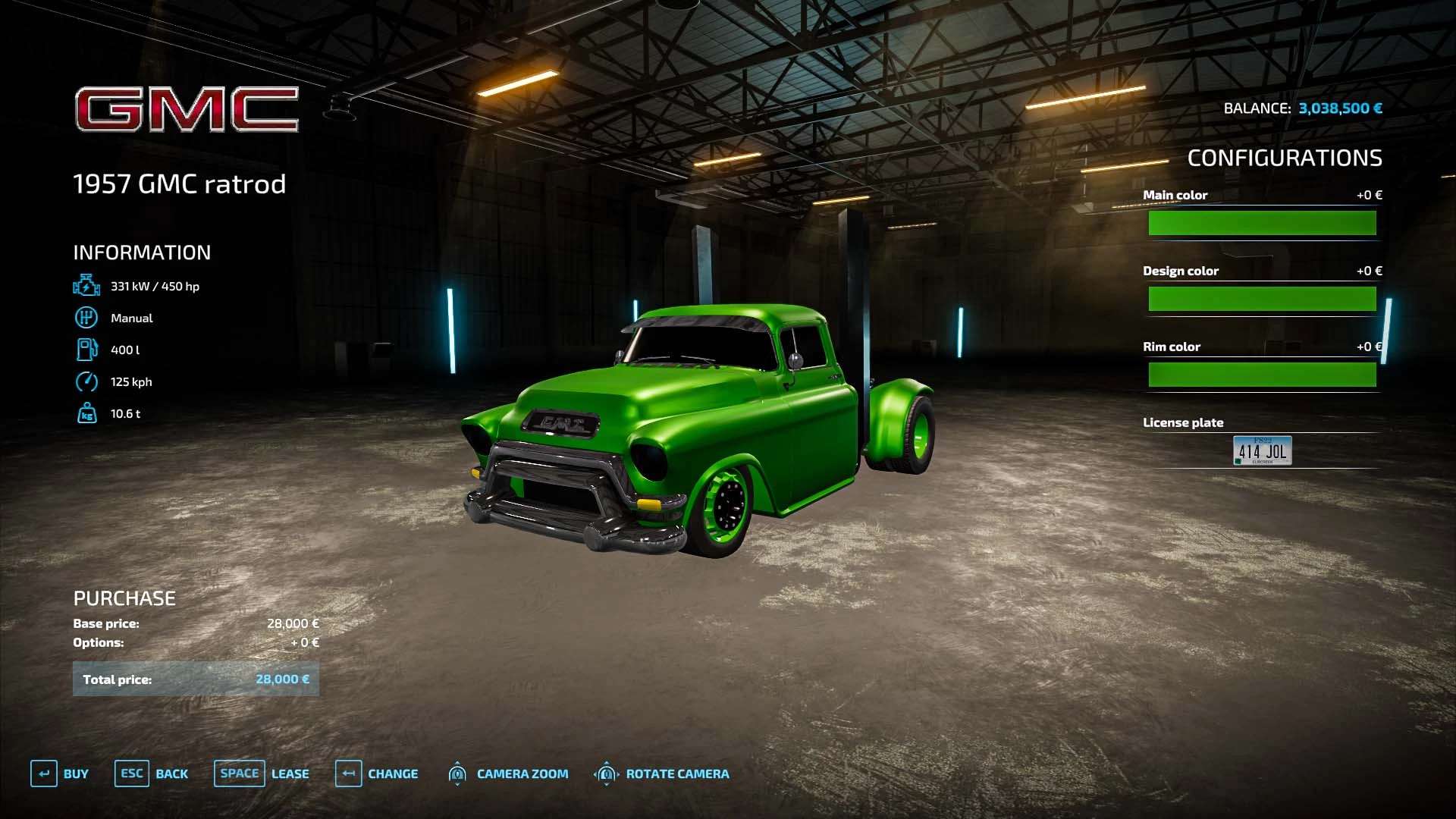Image resolution: width=1456 pixels, height=819 pixels.
Task: Activate the Change configuration button
Action: coord(378,773)
